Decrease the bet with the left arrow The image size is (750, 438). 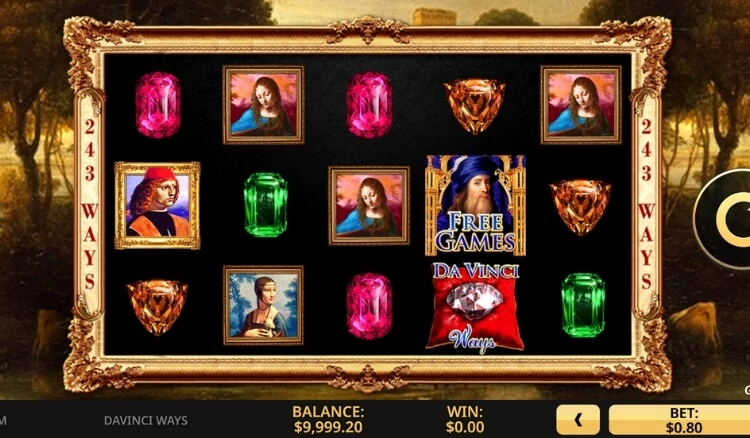point(578,419)
